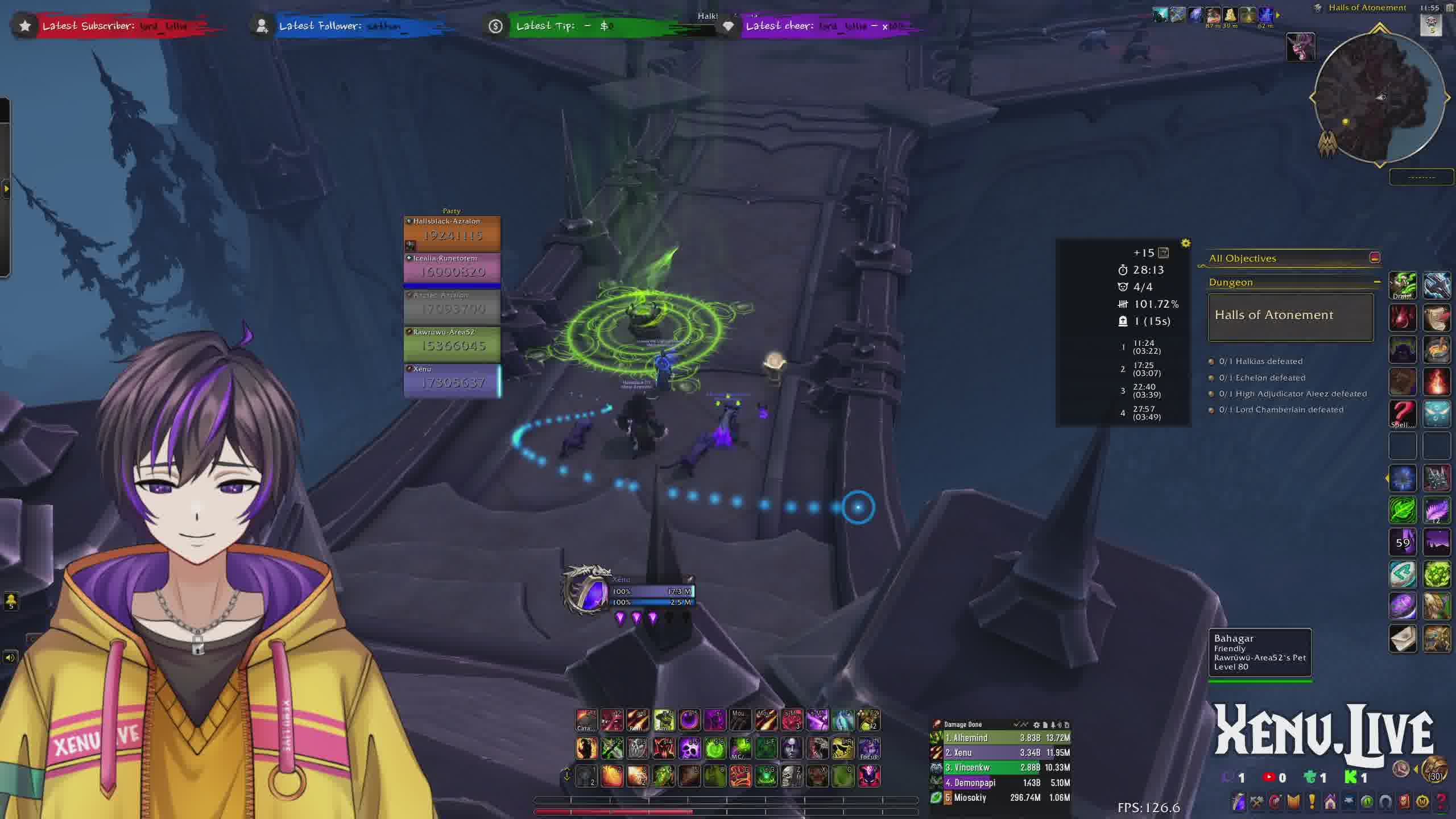
Task: Collapse the All Objectives tracker
Action: tap(1375, 258)
